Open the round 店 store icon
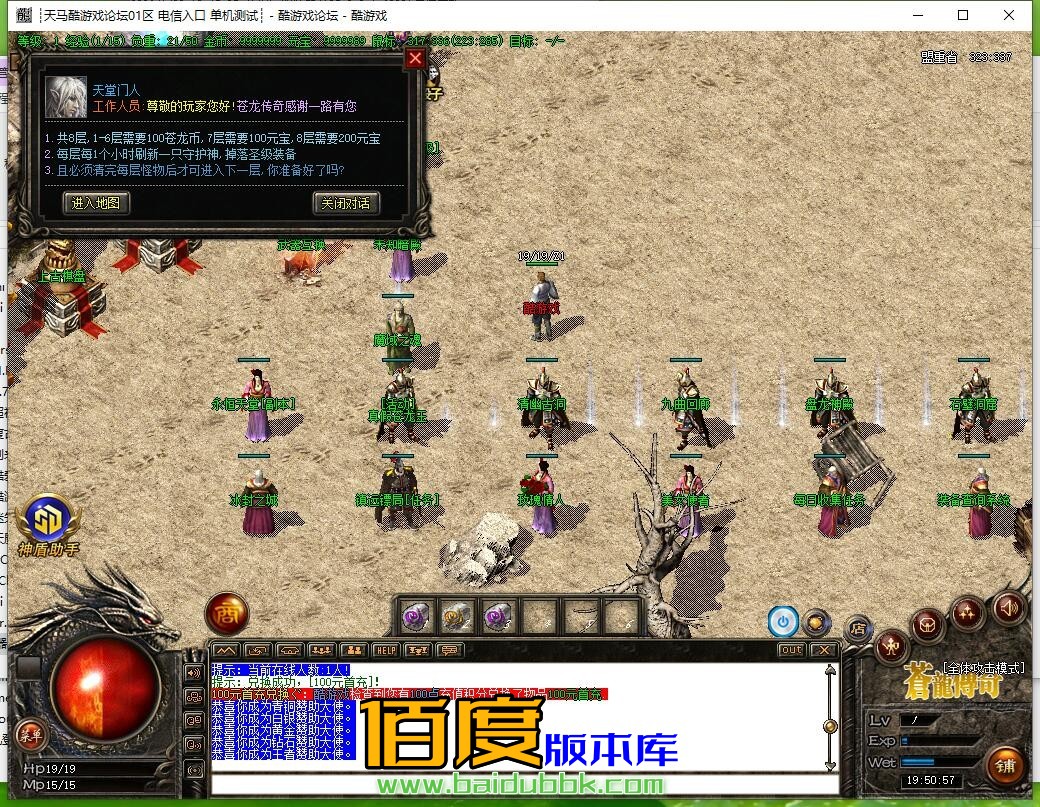The height and width of the screenshot is (807, 1040). 857,629
